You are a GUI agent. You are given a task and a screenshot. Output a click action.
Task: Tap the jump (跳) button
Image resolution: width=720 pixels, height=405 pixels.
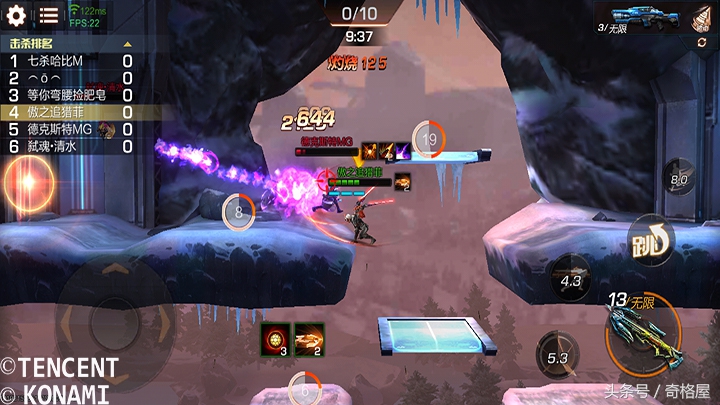(651, 241)
